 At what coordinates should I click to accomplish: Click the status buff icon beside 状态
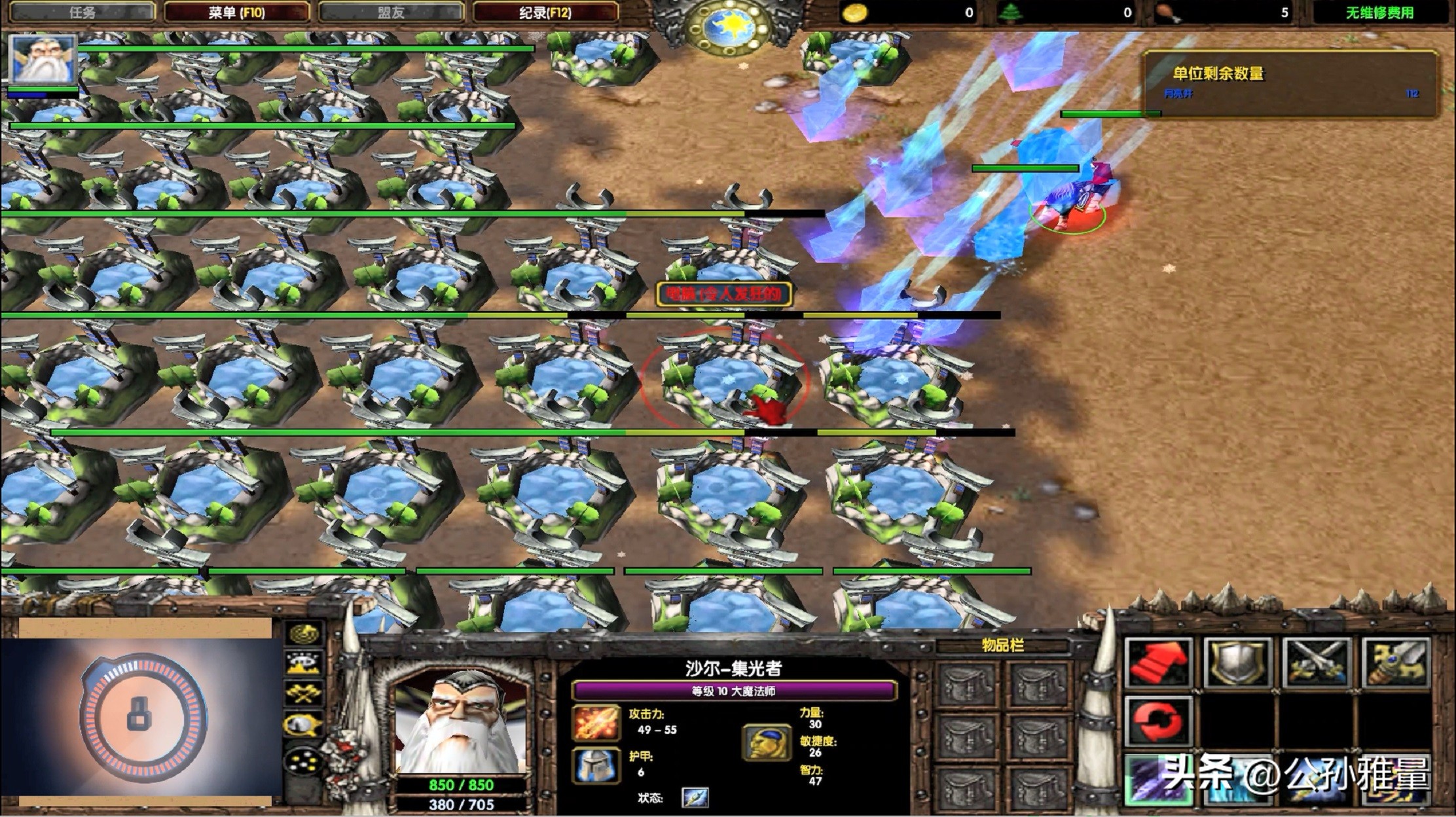click(x=695, y=797)
